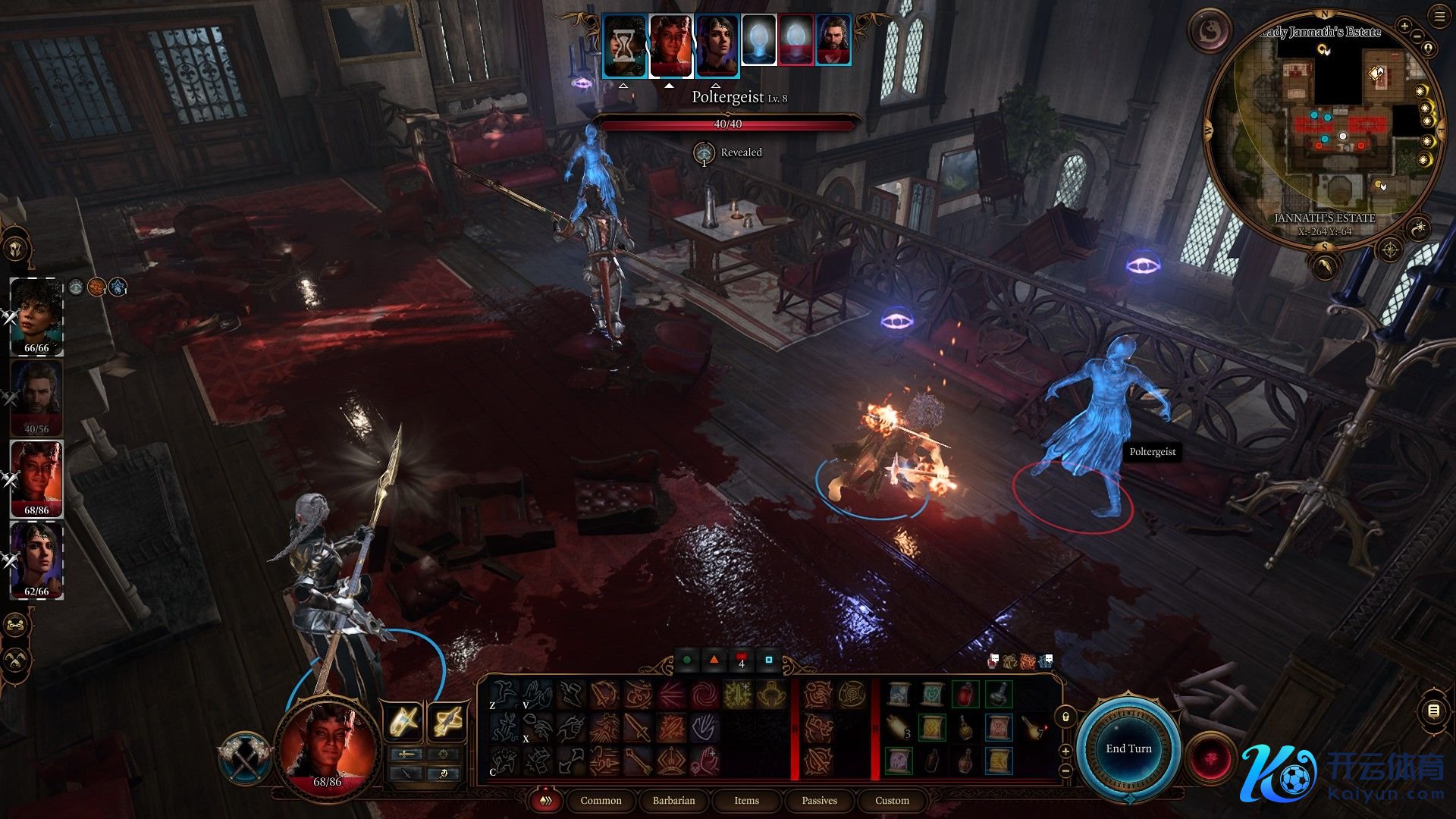Image resolution: width=1456 pixels, height=819 pixels.
Task: Open the main menu hamburger button
Action: (x=1439, y=17)
